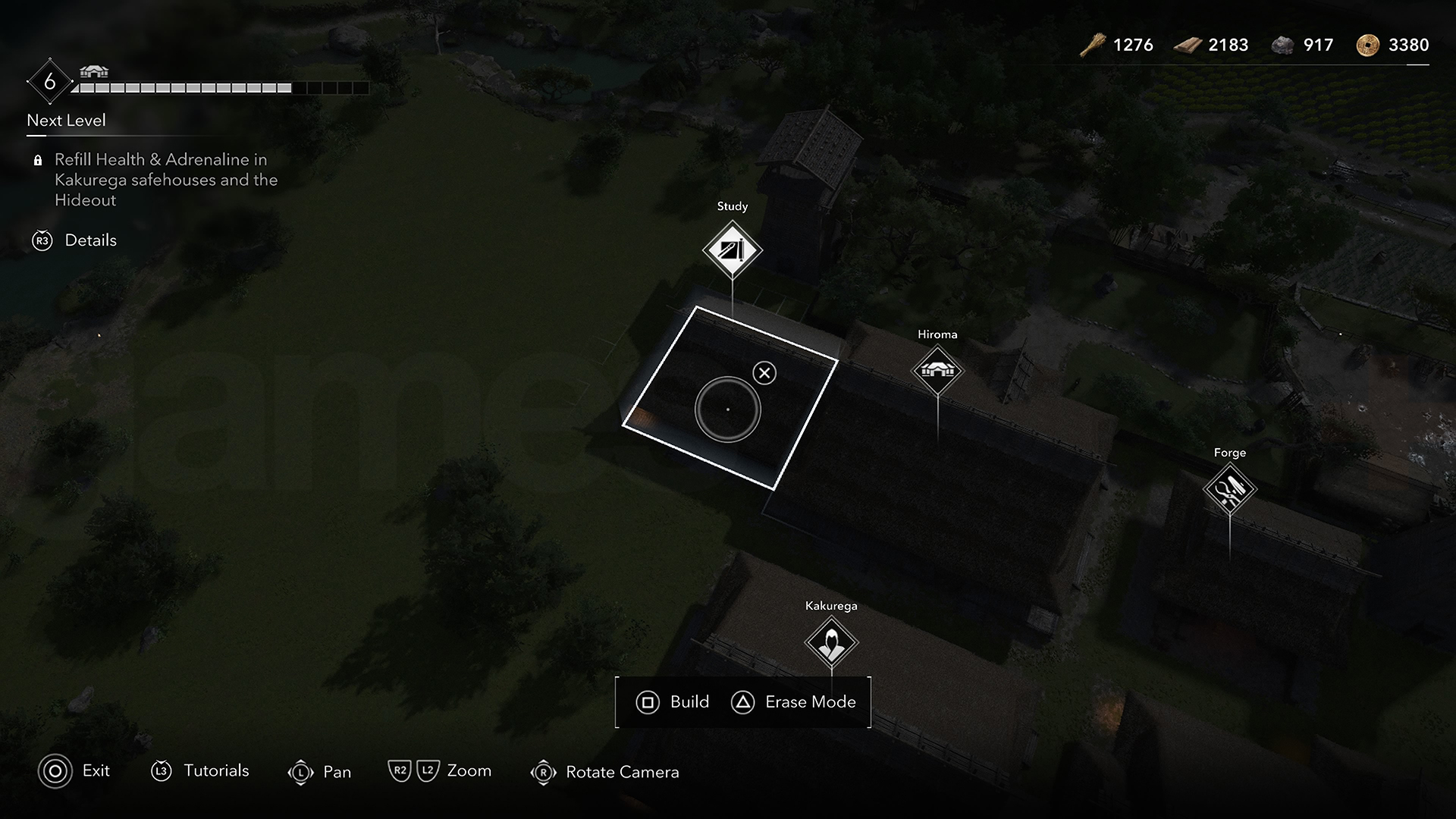
Task: Toggle the locked objective lock indicator
Action: click(x=37, y=160)
